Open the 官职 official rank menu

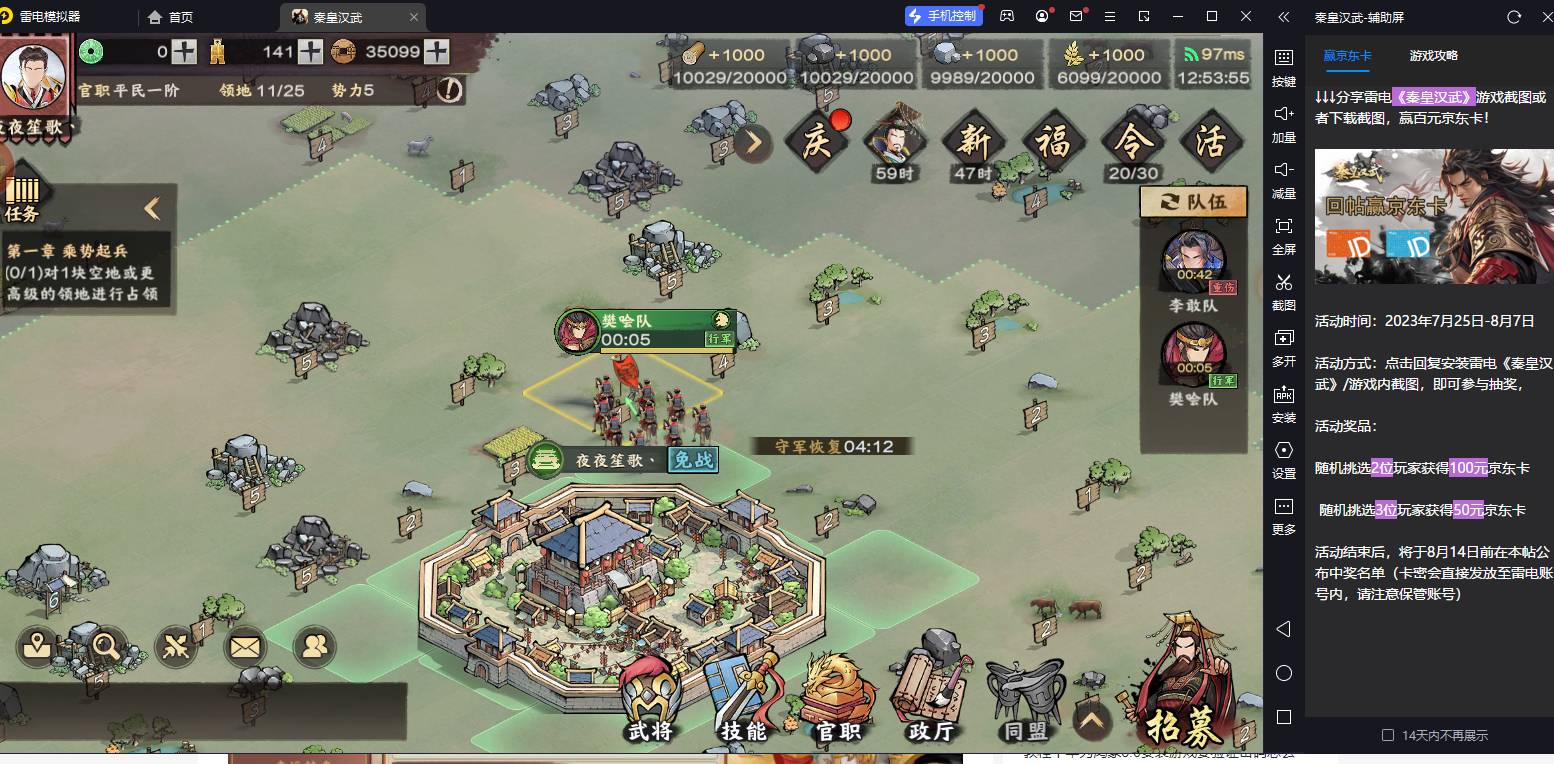point(838,700)
